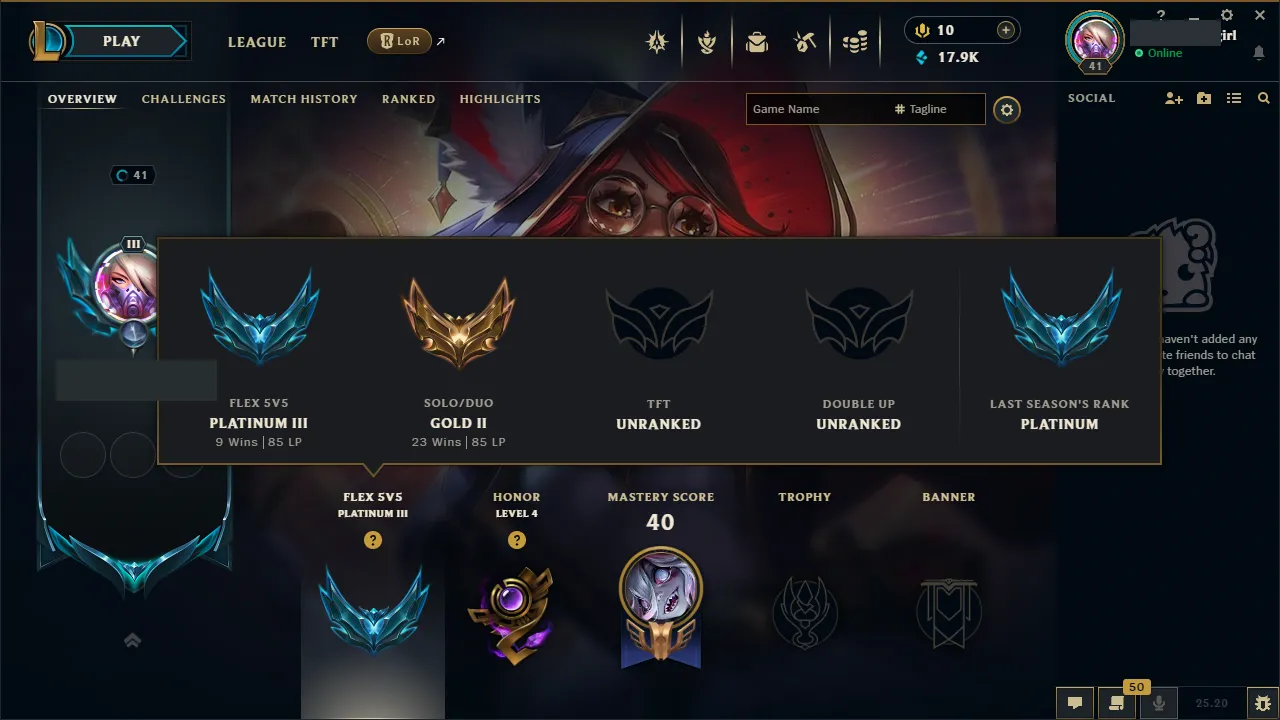Switch to the TFT tab

click(324, 42)
